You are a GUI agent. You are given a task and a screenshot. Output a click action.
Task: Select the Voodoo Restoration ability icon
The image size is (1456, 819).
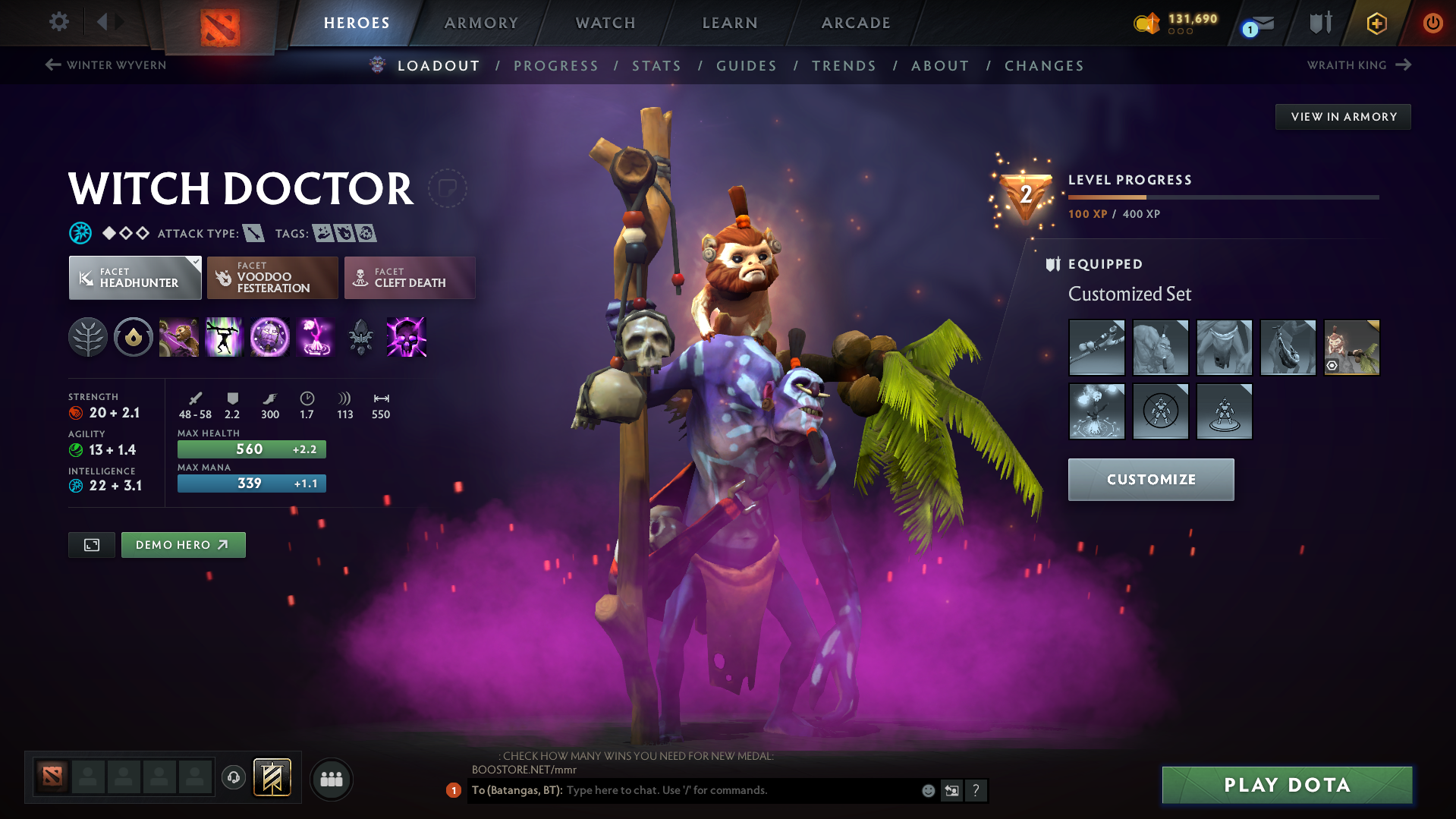(x=225, y=338)
